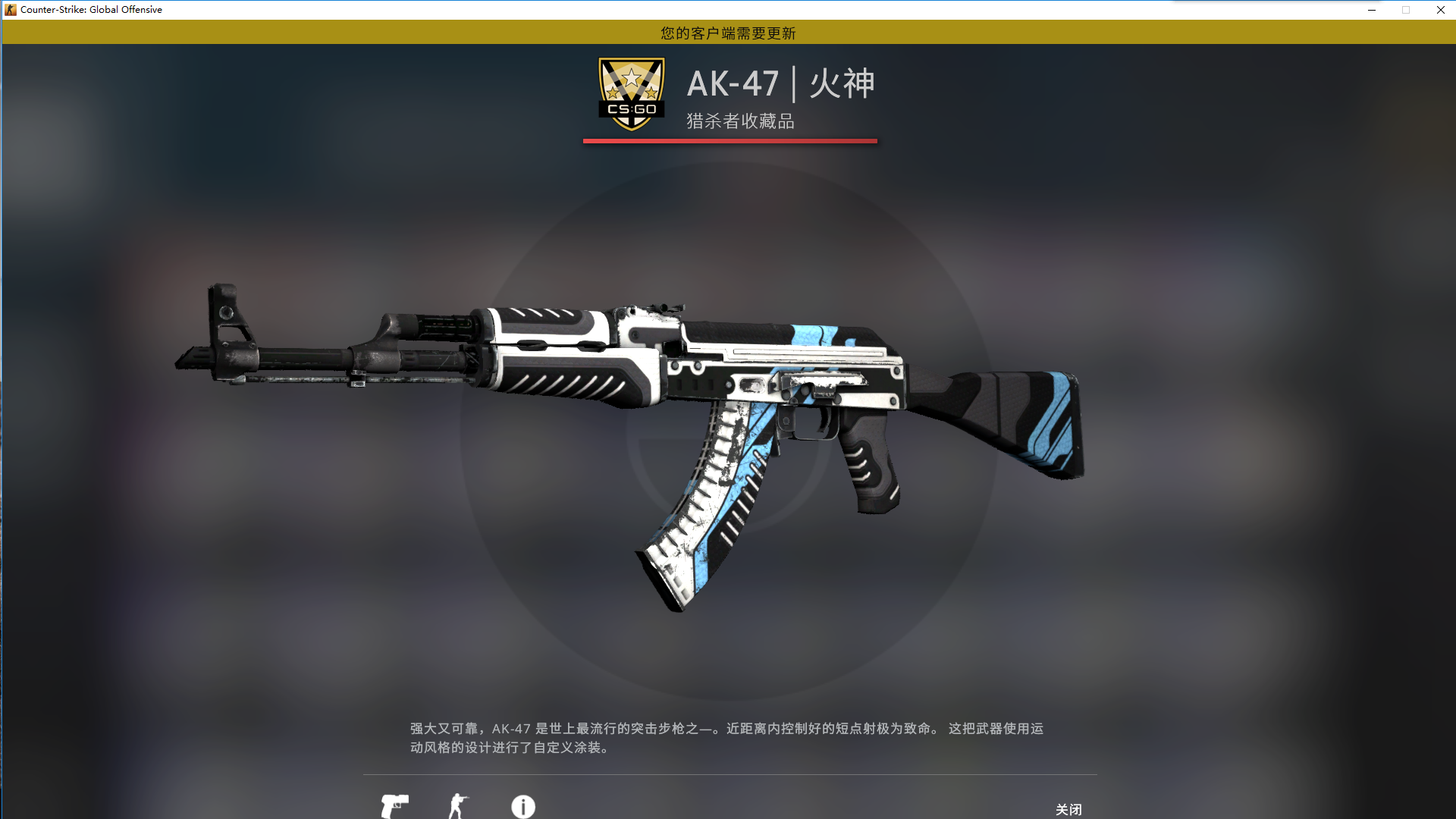
Task: Click 关闭 to close the inspect view
Action: [1069, 810]
